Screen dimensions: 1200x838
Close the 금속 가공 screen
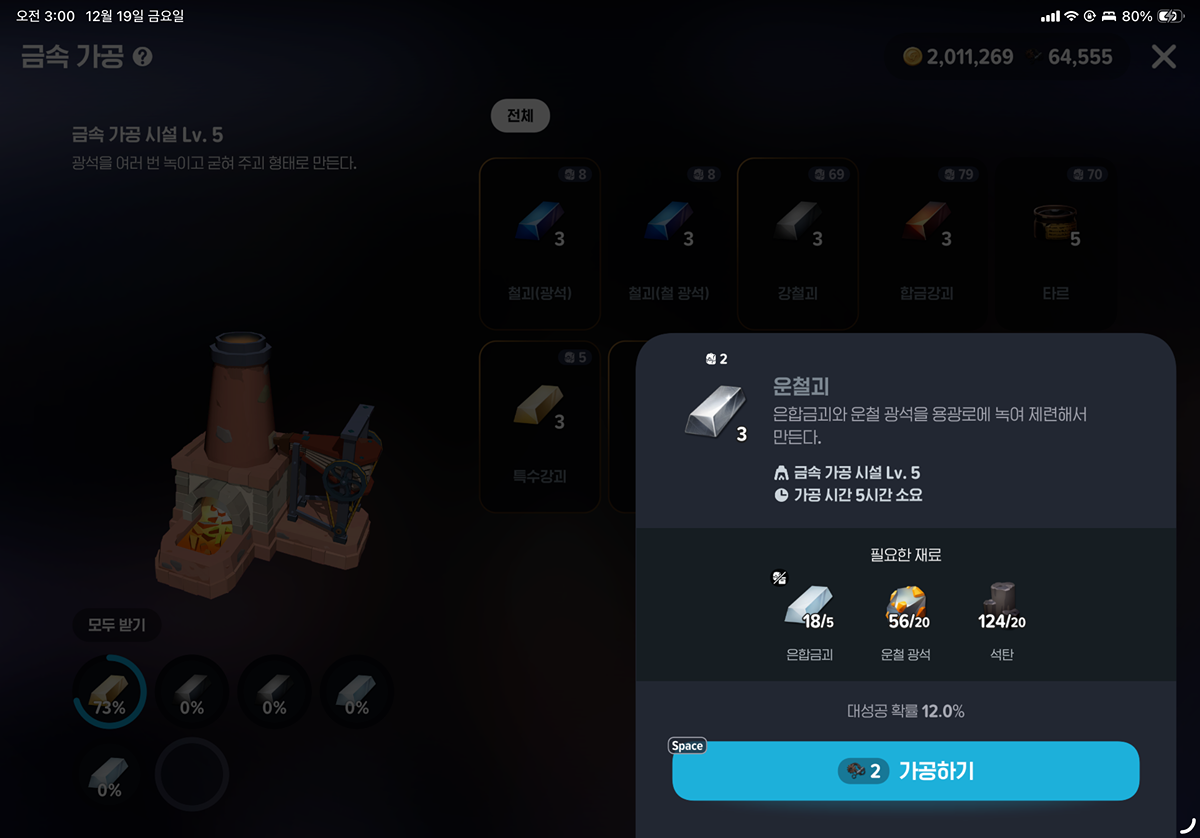coord(1163,57)
